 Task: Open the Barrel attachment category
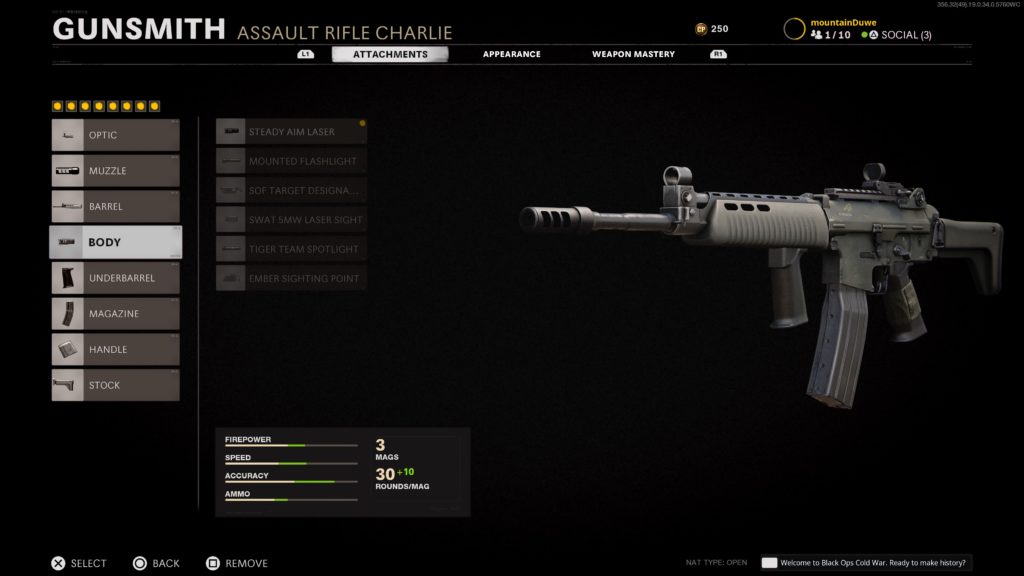pos(116,207)
